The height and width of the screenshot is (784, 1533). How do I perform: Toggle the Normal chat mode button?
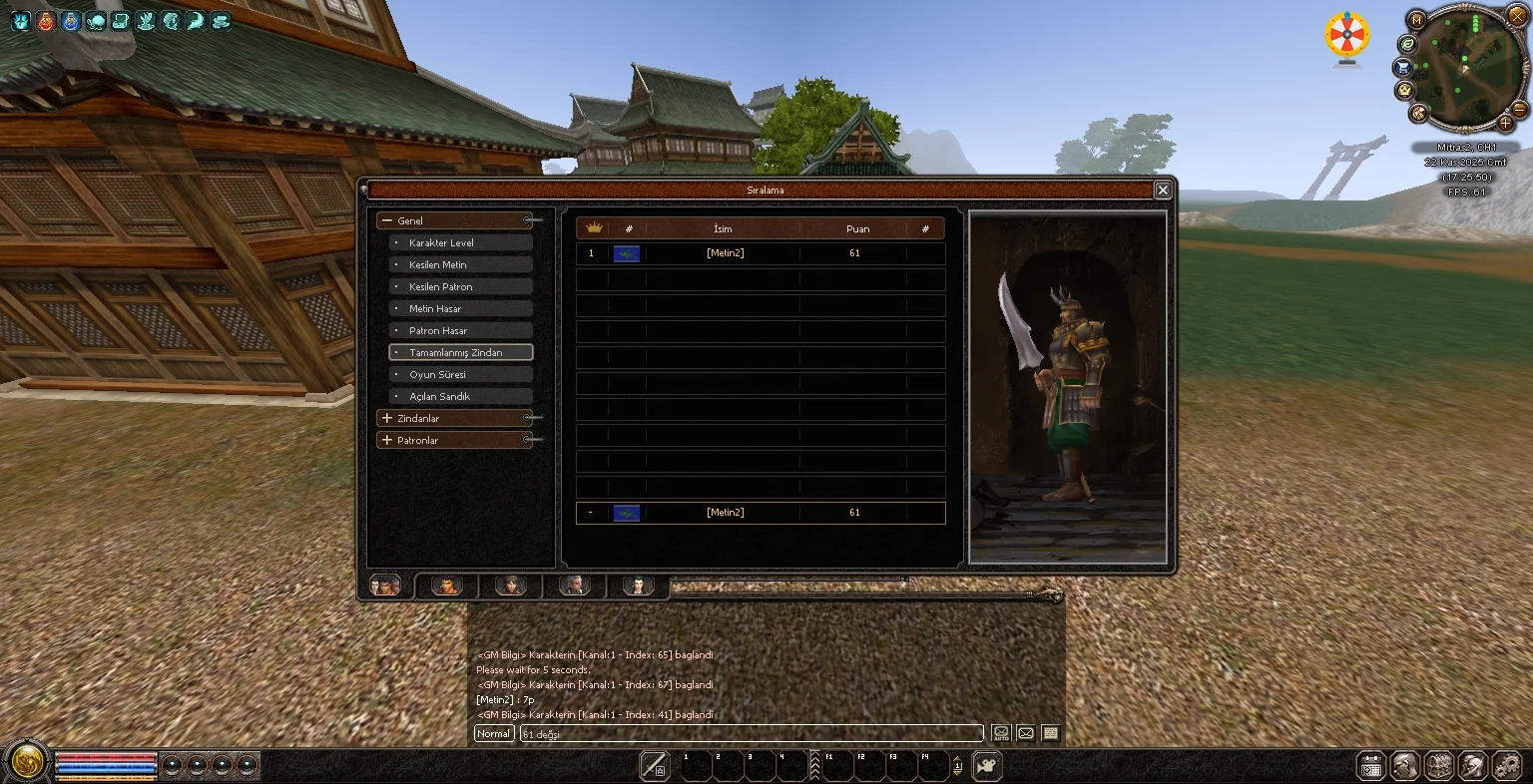click(494, 733)
